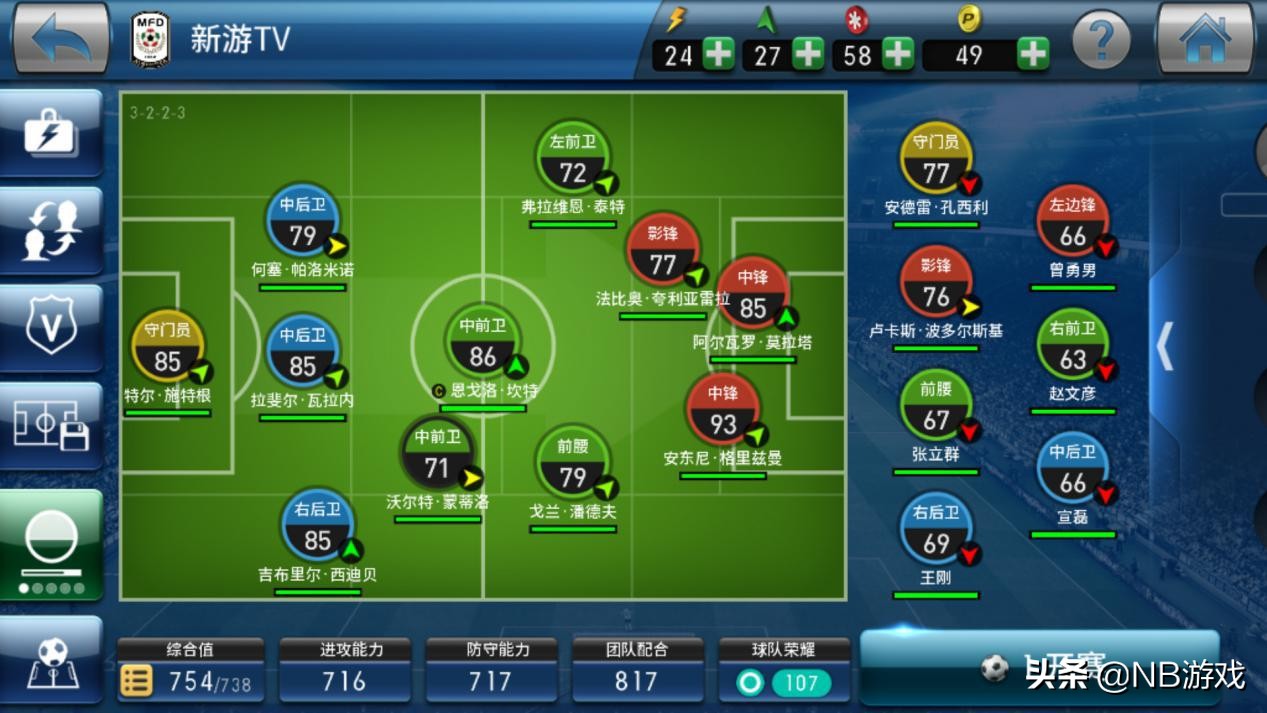Open the player swap substitution menu
1267x713 pixels.
52,229
